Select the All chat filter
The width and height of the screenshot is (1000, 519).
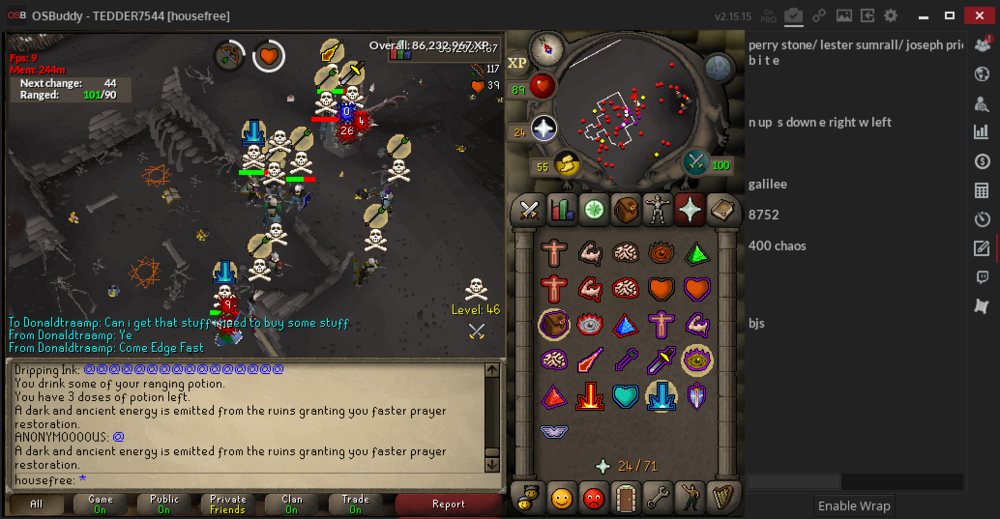[x=36, y=504]
